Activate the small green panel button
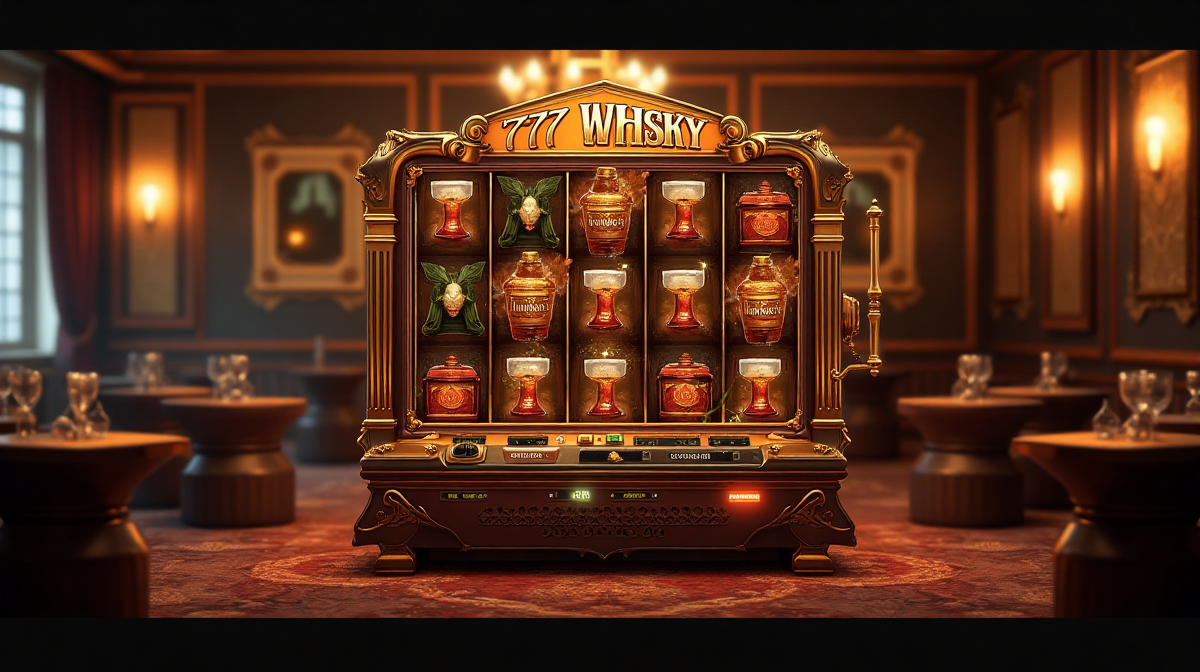This screenshot has width=1200, height=672. click(x=613, y=439)
